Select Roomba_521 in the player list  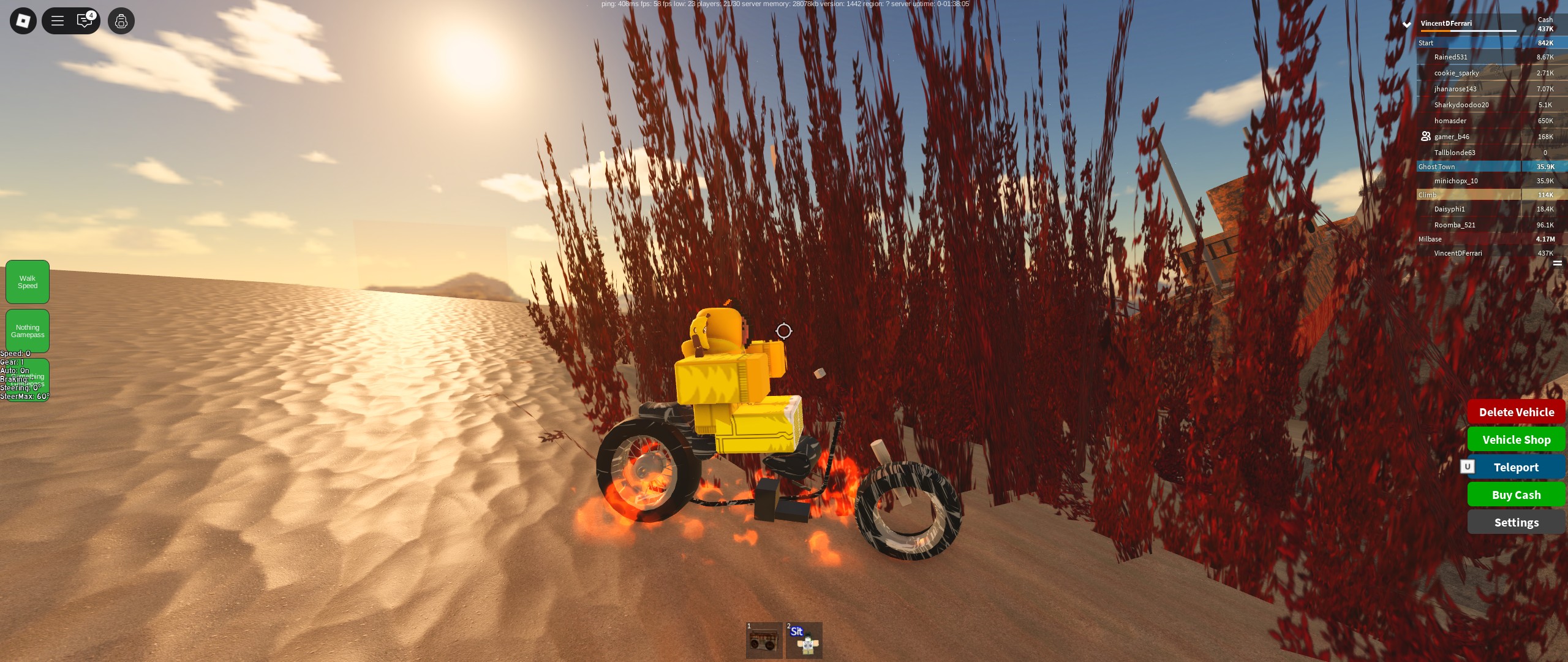coord(1454,225)
